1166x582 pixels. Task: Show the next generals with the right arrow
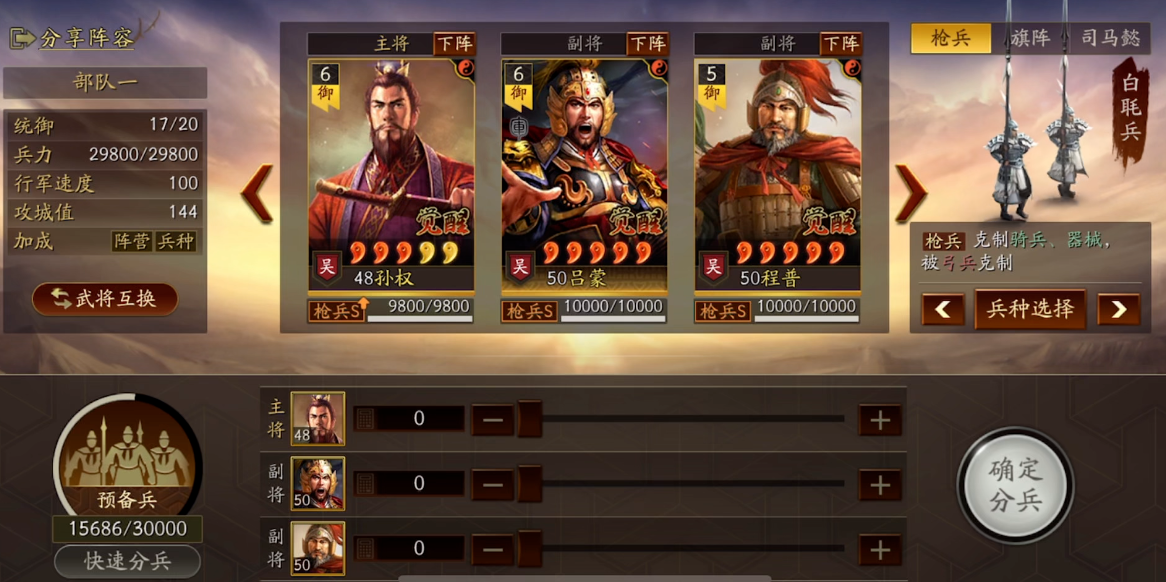910,193
